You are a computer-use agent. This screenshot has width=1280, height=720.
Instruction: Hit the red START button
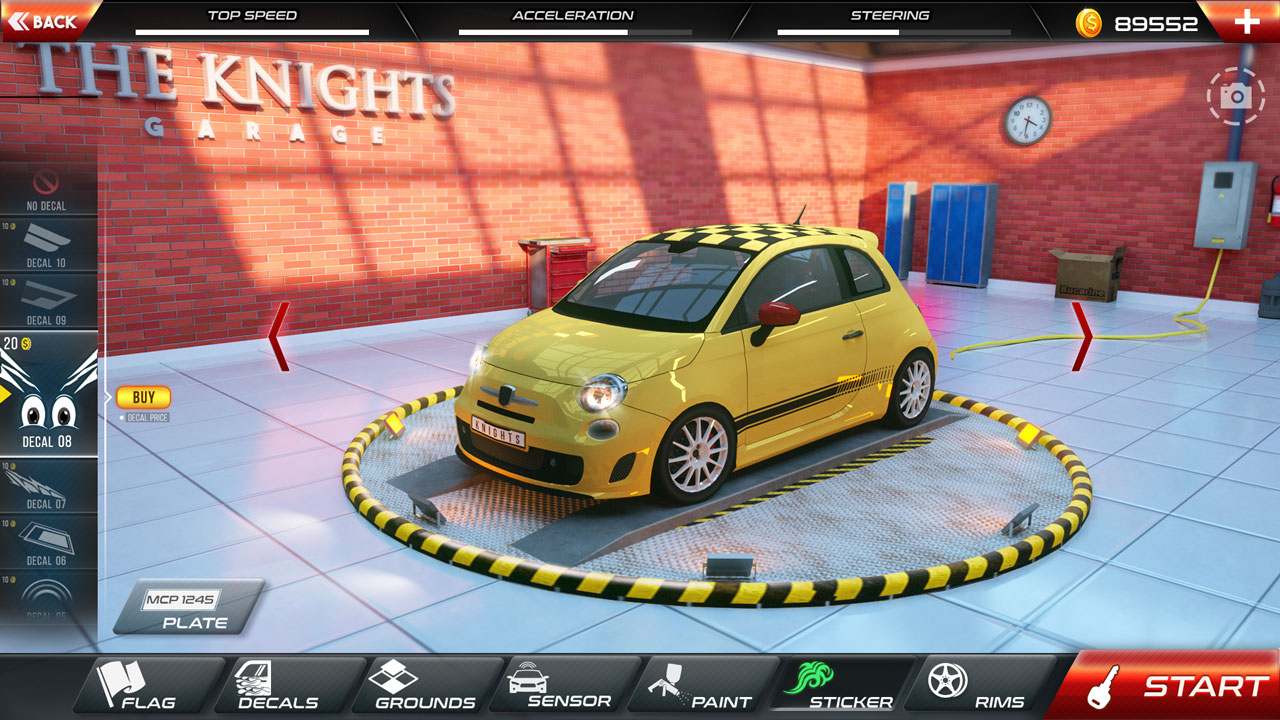pos(1172,686)
